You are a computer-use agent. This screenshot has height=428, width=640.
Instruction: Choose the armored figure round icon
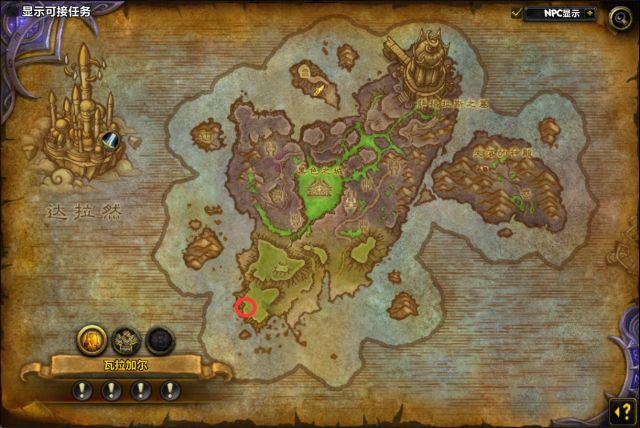tap(126, 340)
